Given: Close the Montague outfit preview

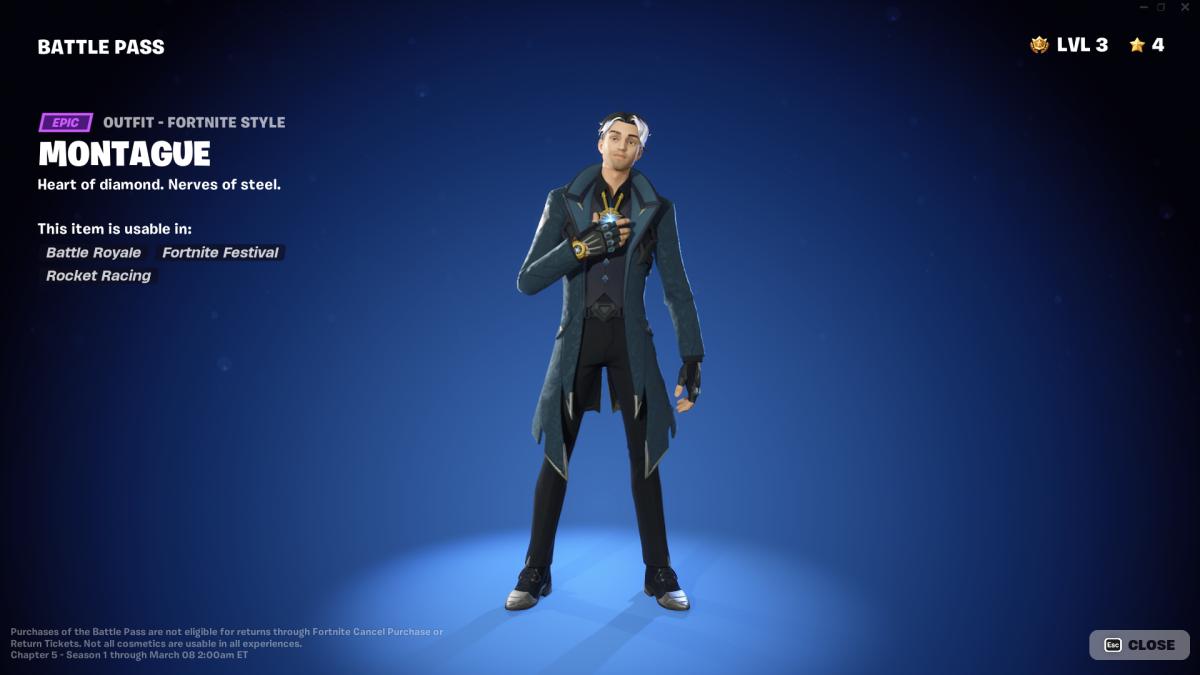Looking at the screenshot, I should coord(1139,645).
